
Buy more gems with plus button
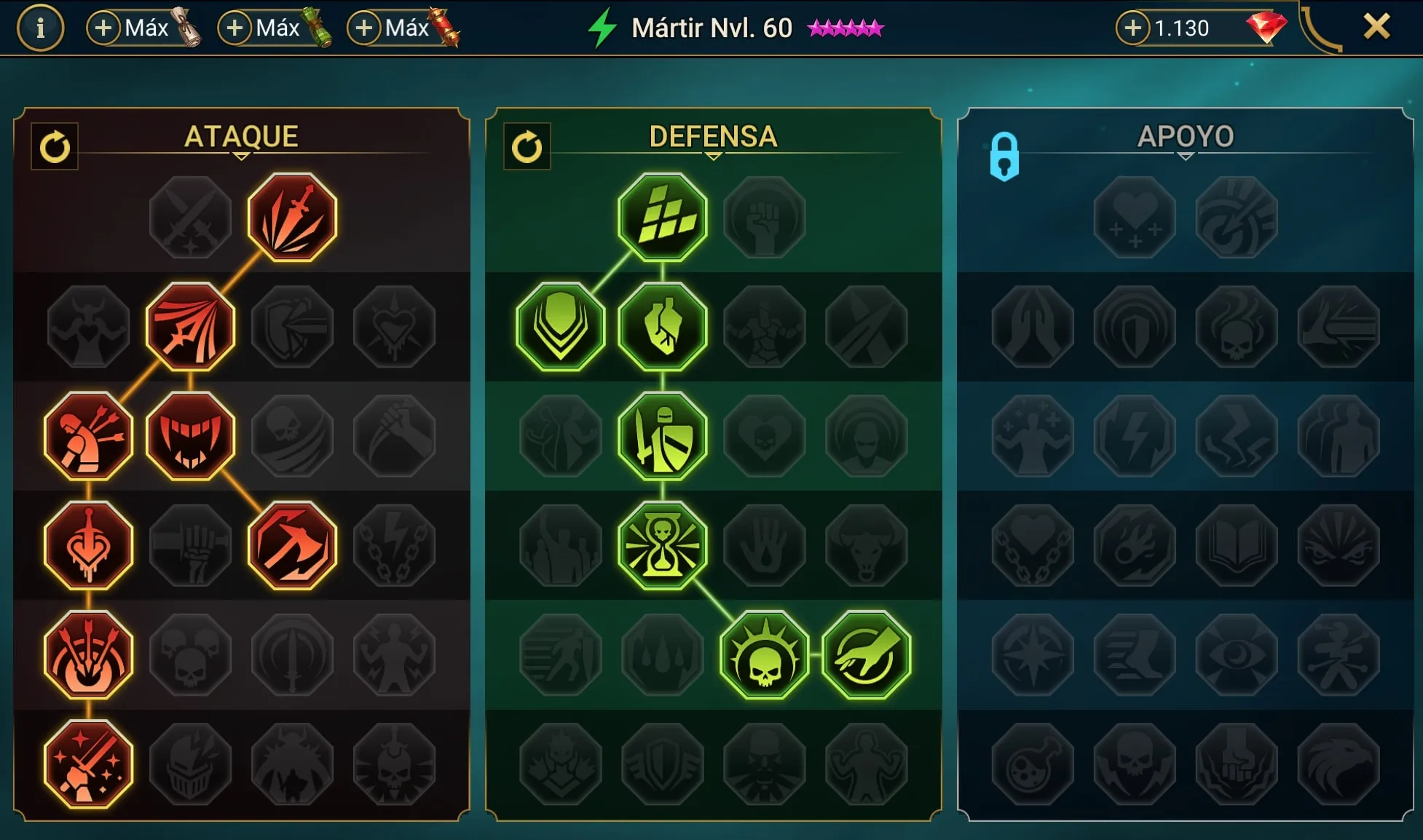coord(1132,28)
